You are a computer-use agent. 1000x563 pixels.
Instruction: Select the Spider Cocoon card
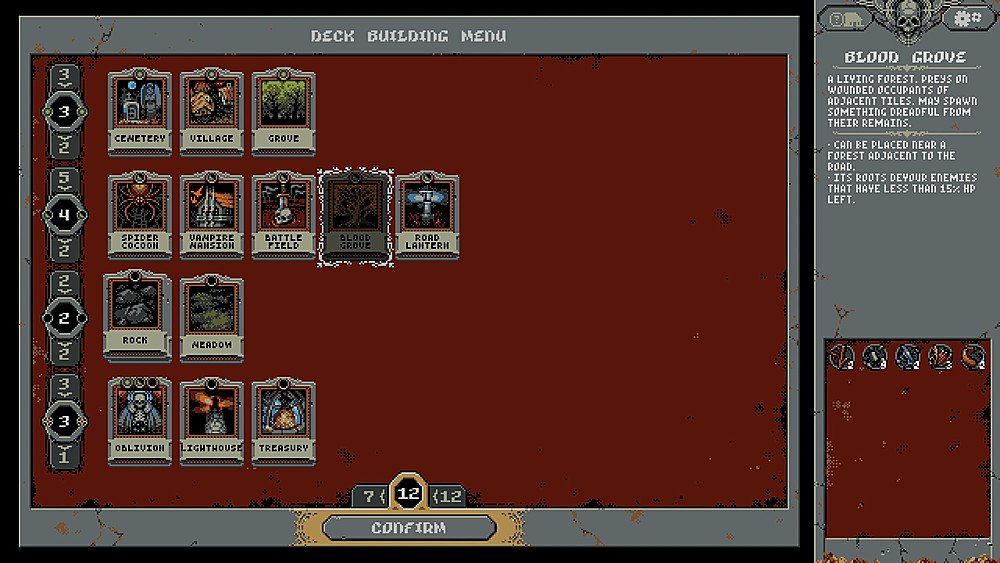(x=139, y=215)
